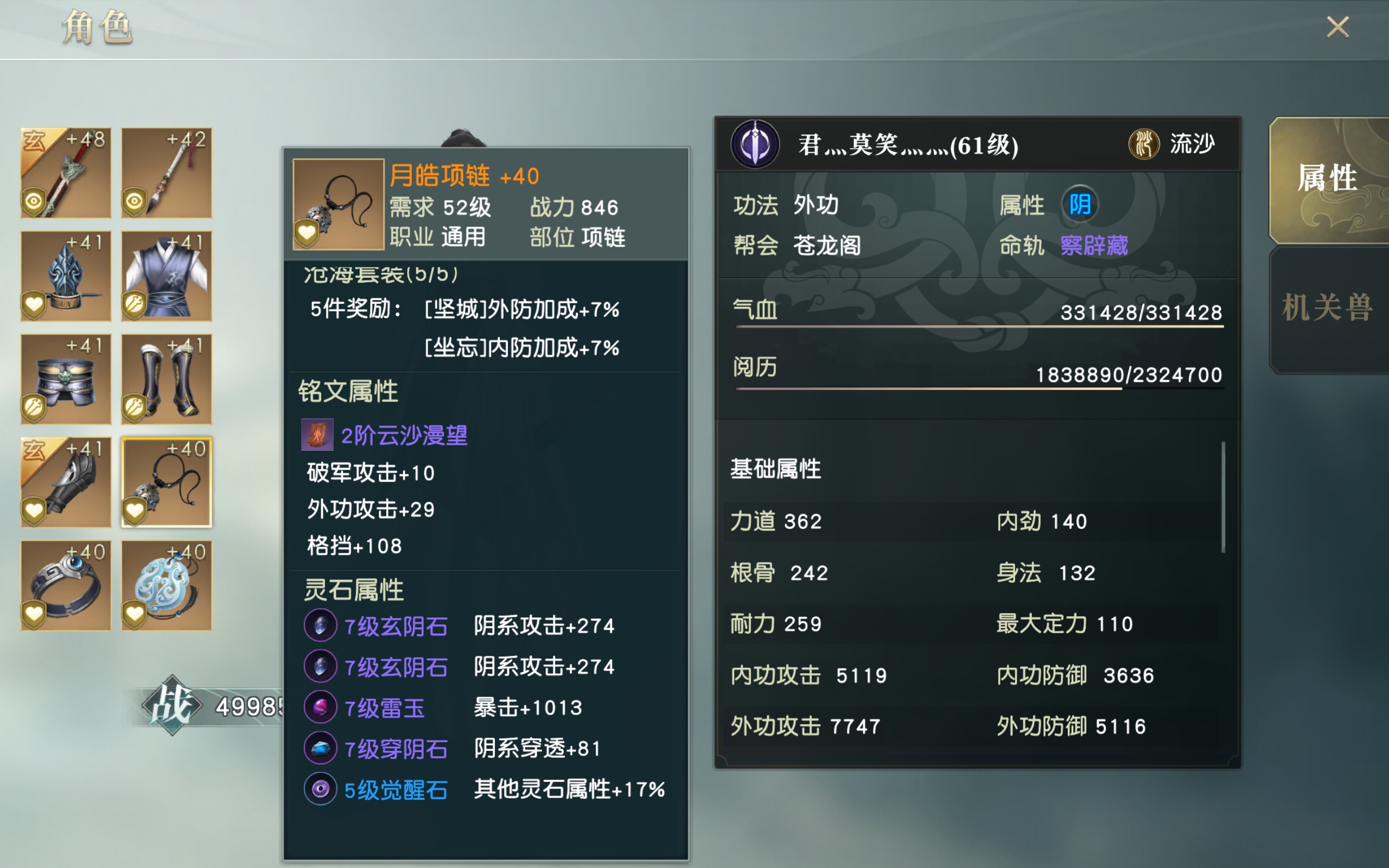1389x868 pixels.
Task: Click the 阴 attribute badge
Action: (1081, 204)
